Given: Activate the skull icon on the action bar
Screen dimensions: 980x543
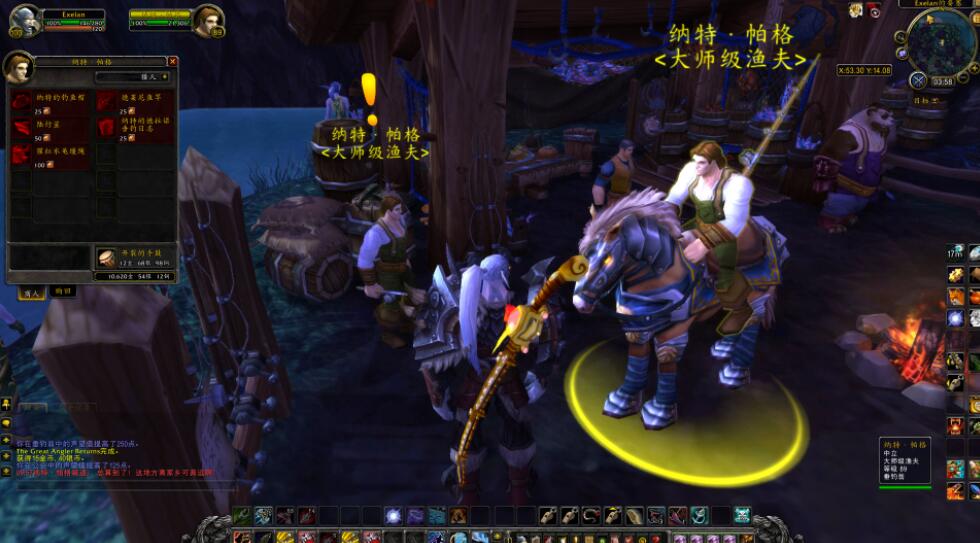Looking at the screenshot, I should pos(742,515).
